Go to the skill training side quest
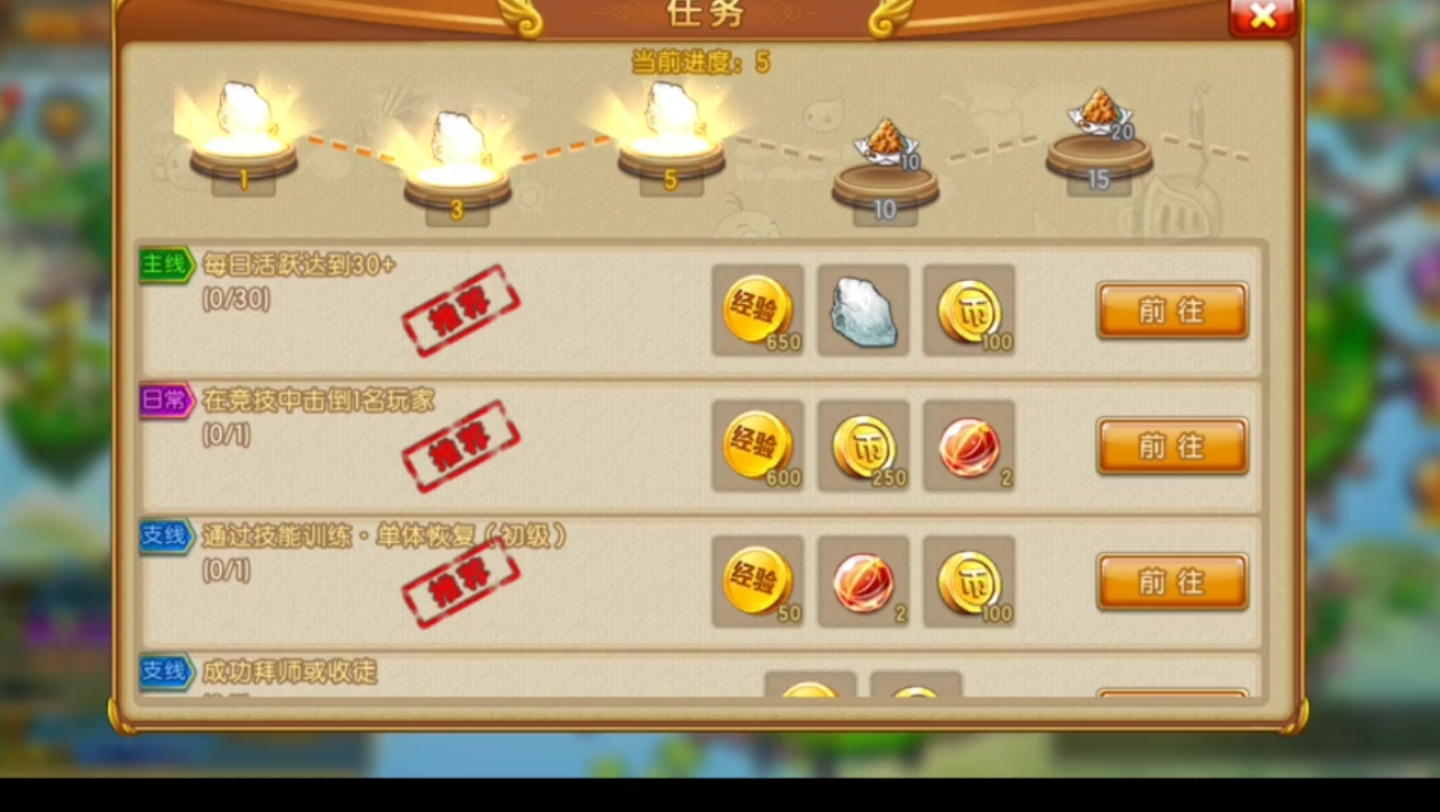 pyautogui.click(x=1172, y=581)
